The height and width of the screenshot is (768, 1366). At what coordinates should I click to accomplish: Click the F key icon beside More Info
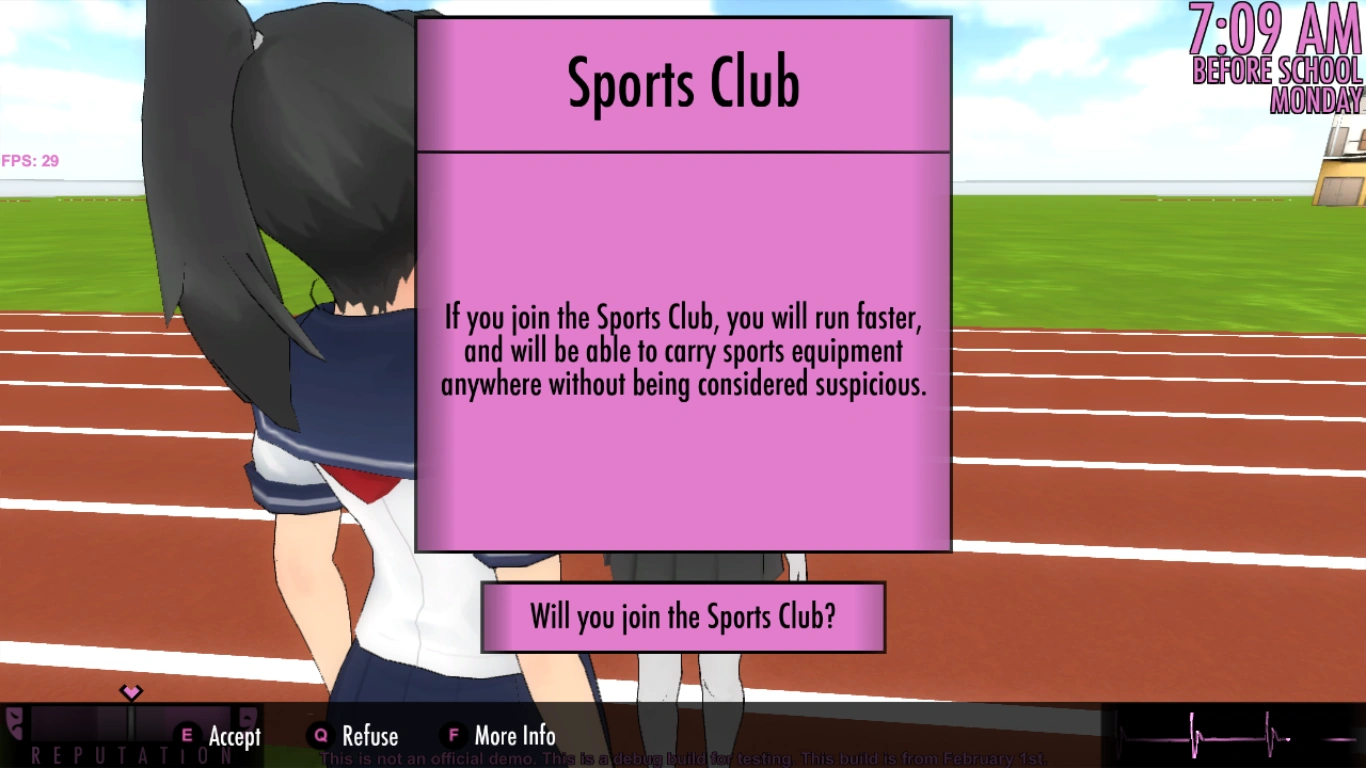(x=452, y=736)
